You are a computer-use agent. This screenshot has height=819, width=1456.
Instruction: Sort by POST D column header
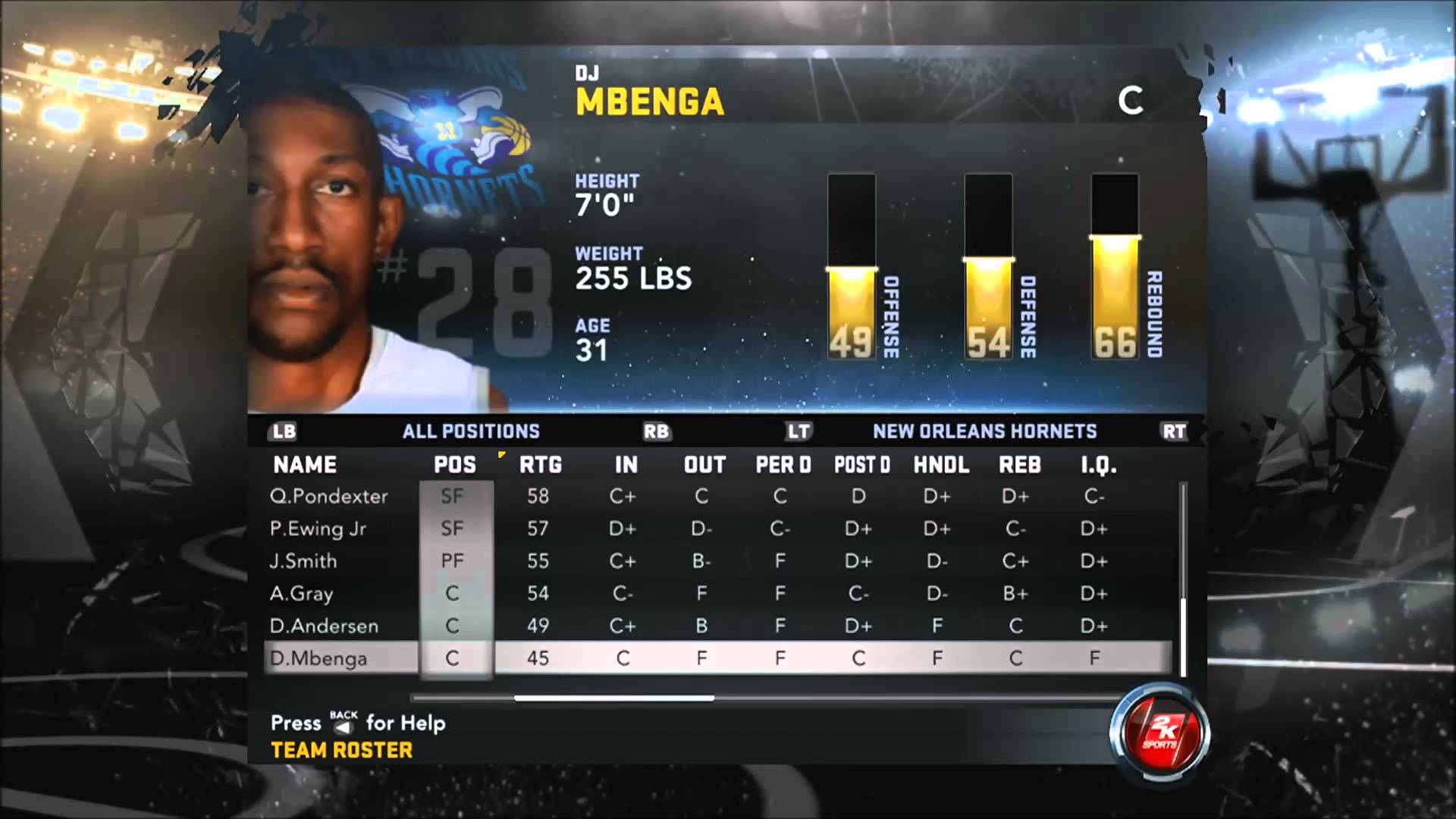pyautogui.click(x=862, y=465)
